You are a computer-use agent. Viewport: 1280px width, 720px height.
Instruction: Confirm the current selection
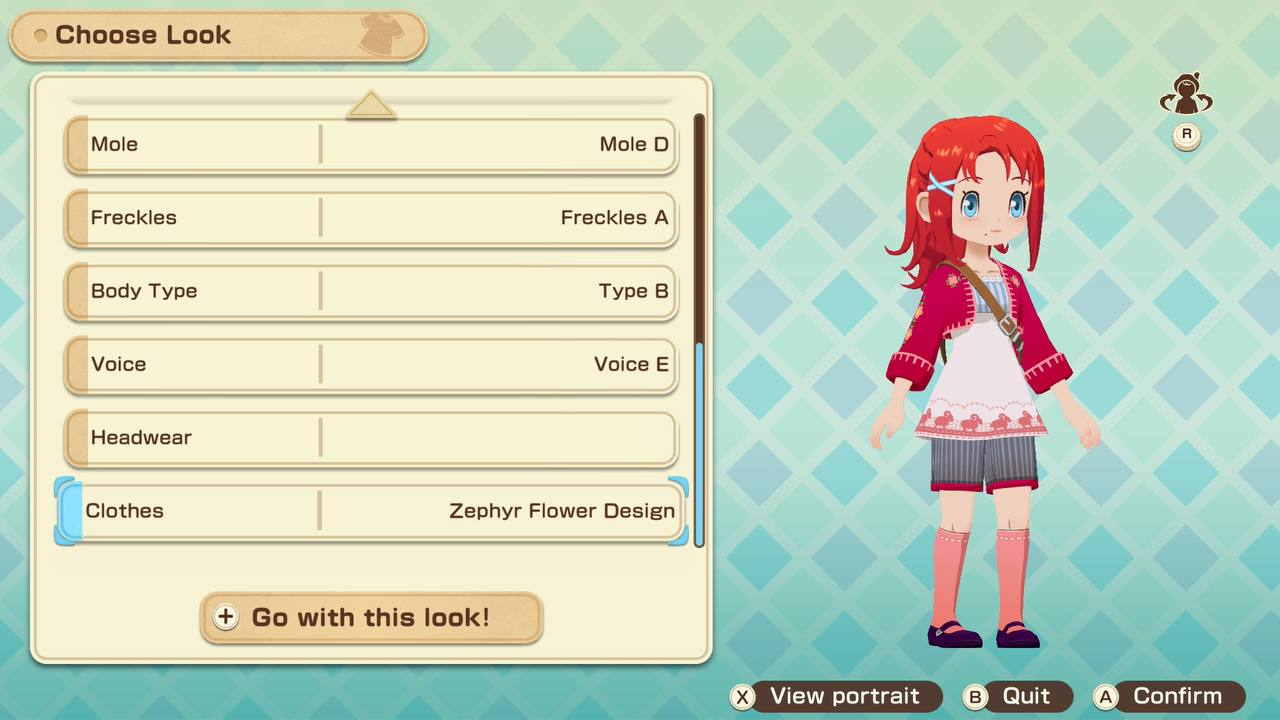(x=1168, y=696)
